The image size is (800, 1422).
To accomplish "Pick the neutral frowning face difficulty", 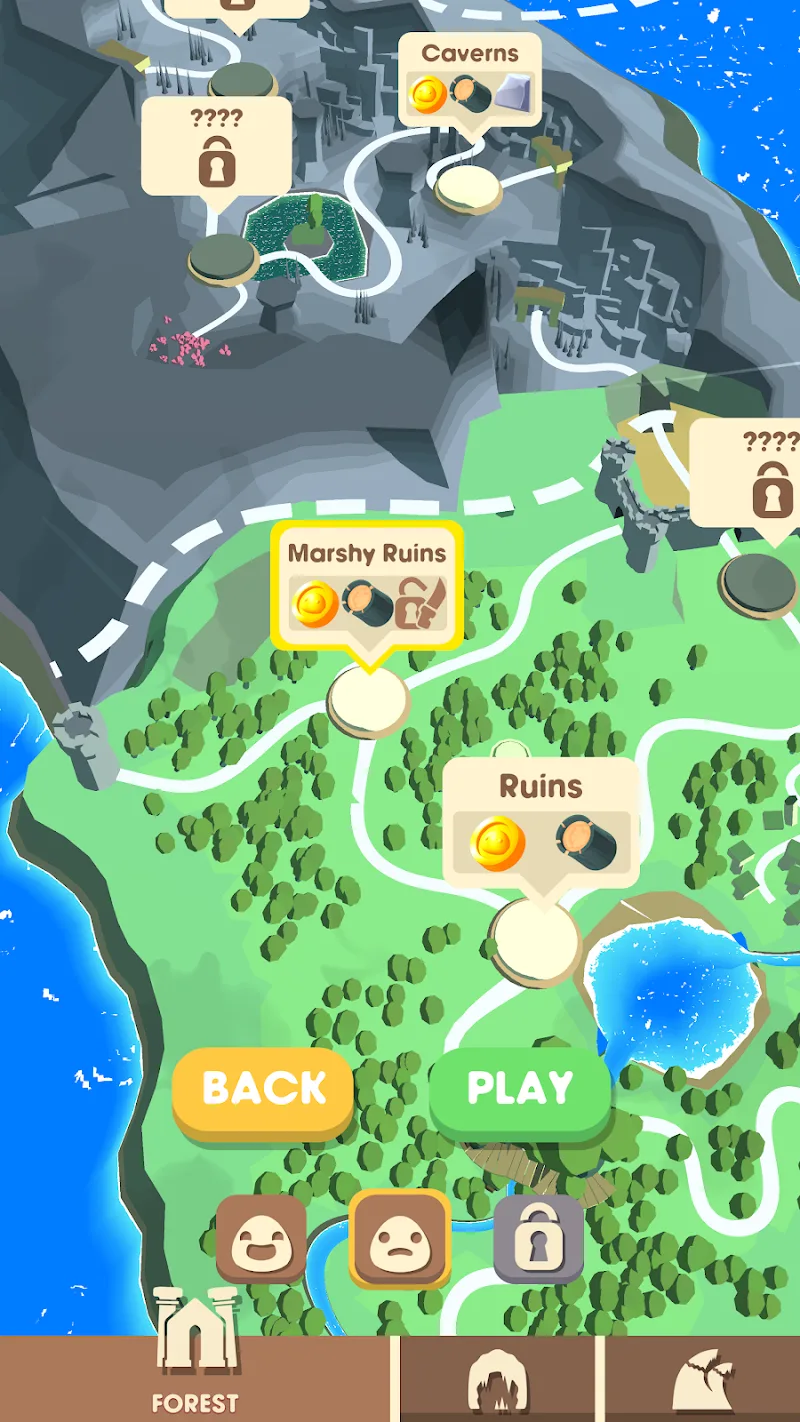I will tap(399, 1240).
